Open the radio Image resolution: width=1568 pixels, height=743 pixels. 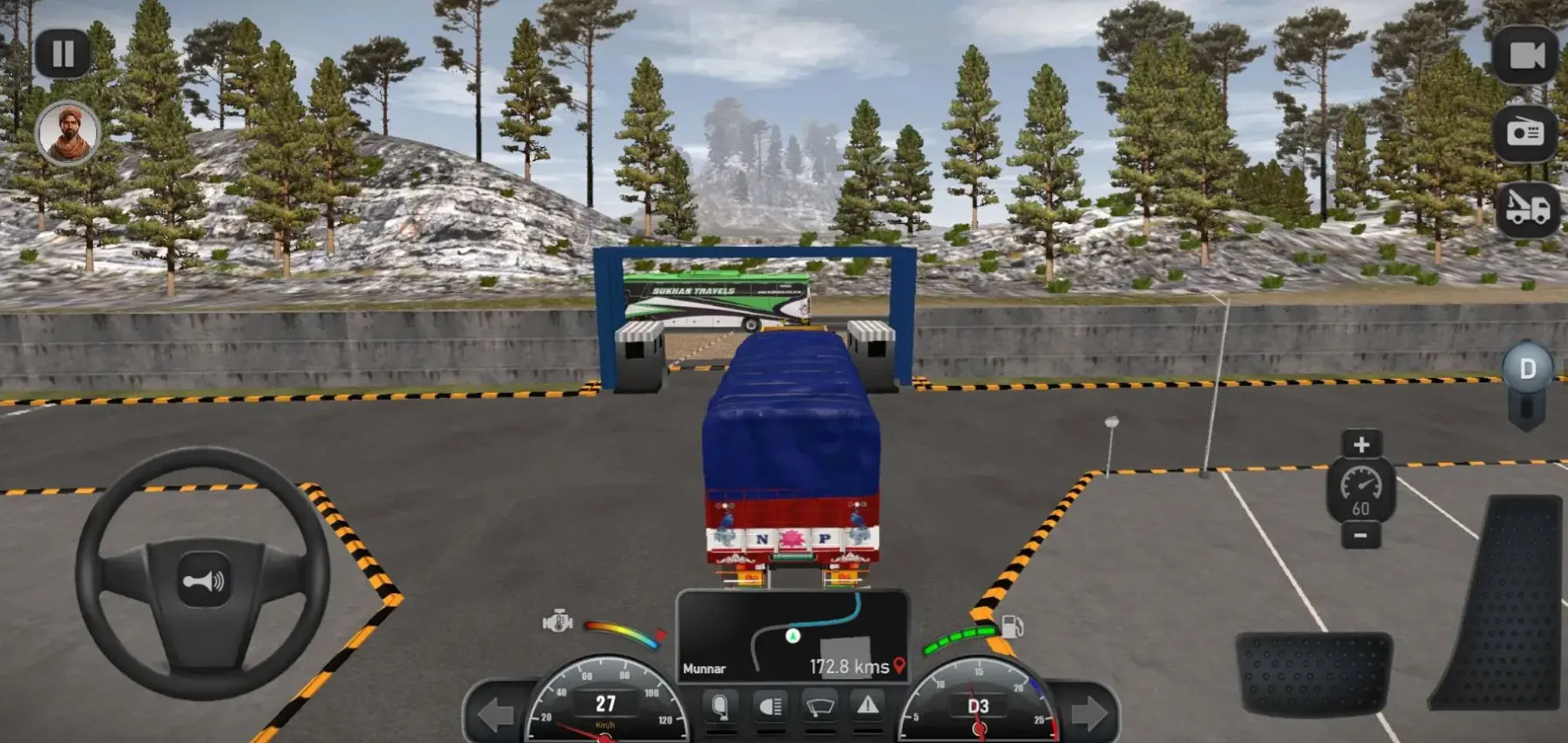click(x=1526, y=133)
